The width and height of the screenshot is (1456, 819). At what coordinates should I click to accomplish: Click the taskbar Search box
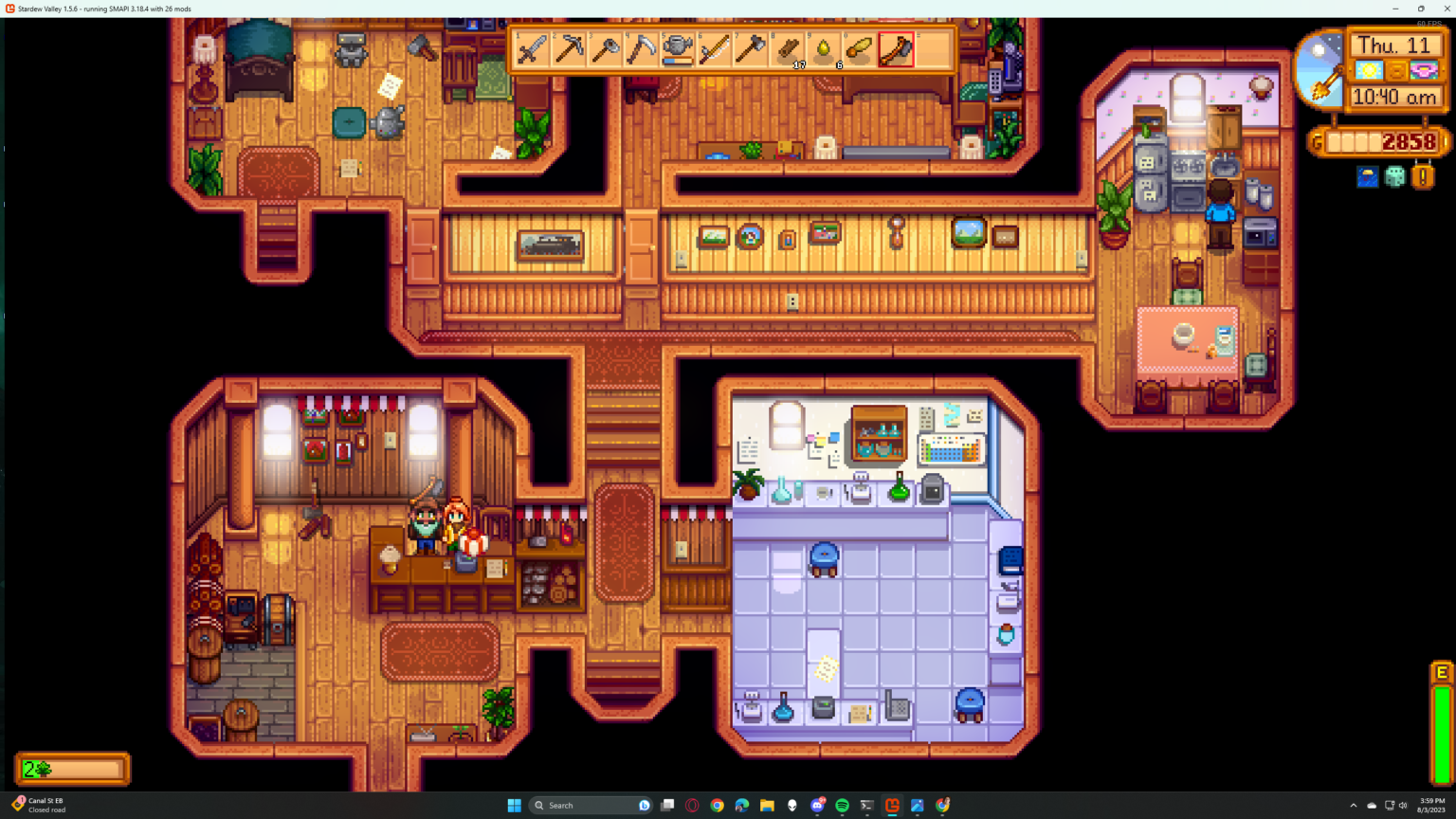click(588, 805)
